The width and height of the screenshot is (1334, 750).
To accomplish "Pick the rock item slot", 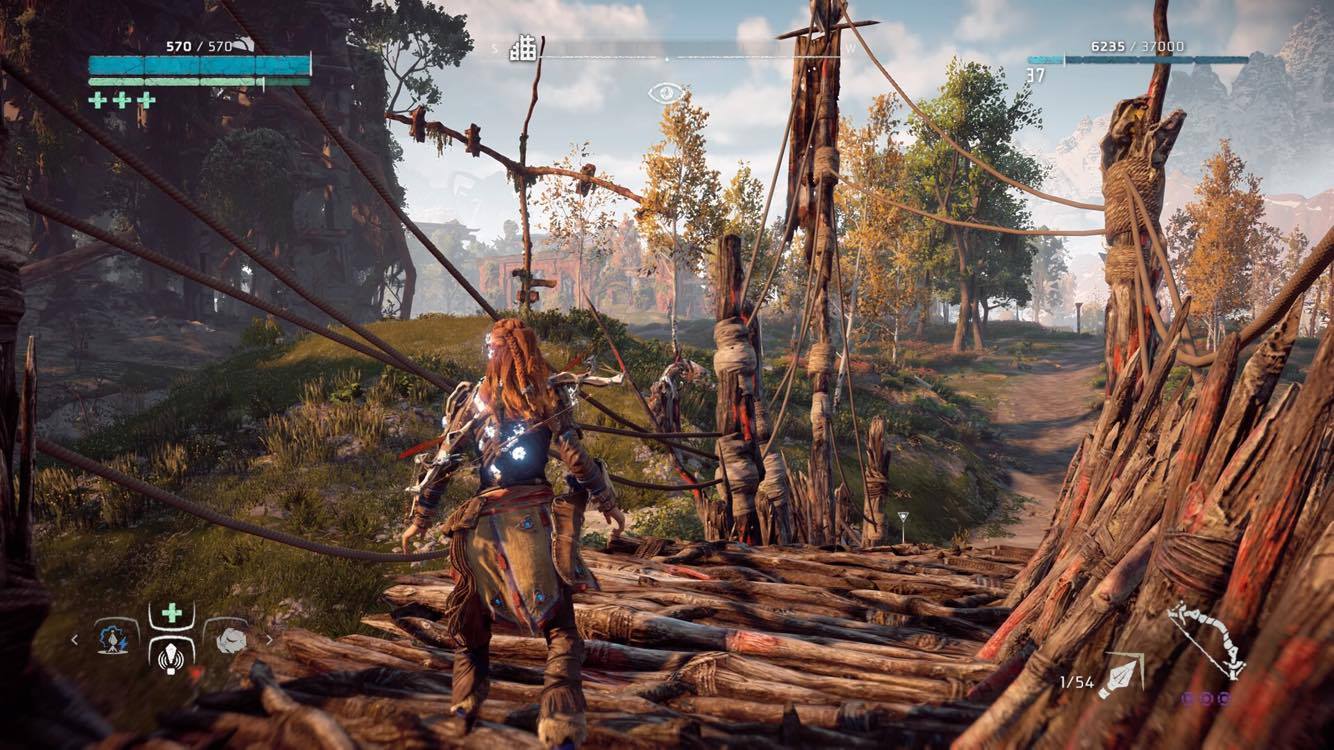I will point(229,639).
